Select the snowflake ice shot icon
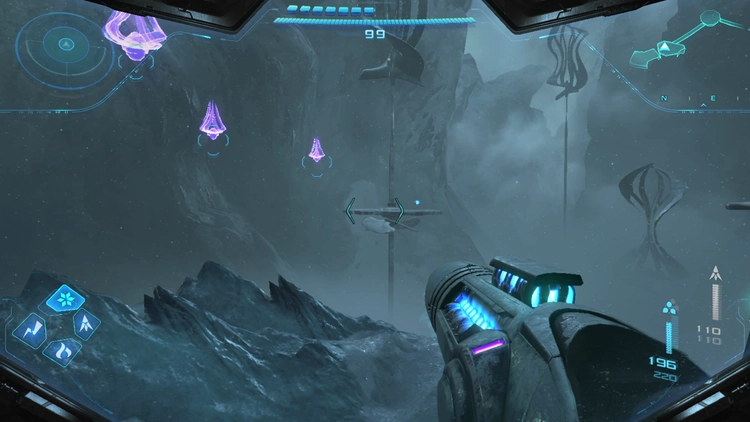Image resolution: width=750 pixels, height=422 pixels. tap(67, 301)
